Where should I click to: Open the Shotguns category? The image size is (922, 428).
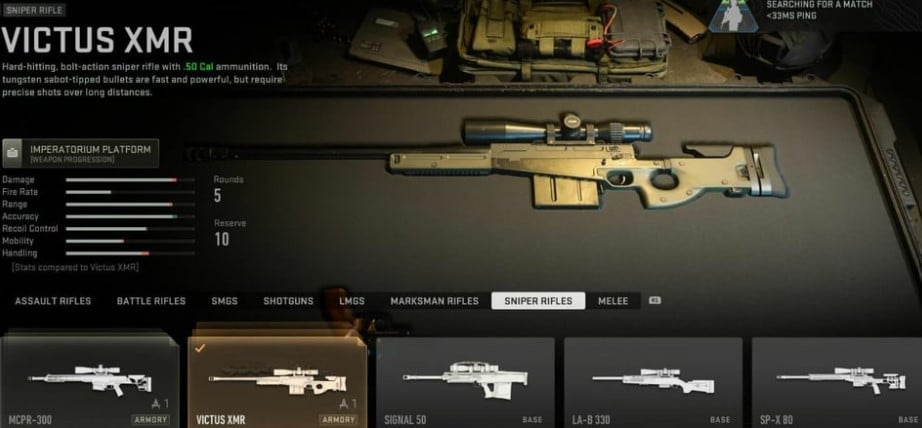[x=288, y=301]
